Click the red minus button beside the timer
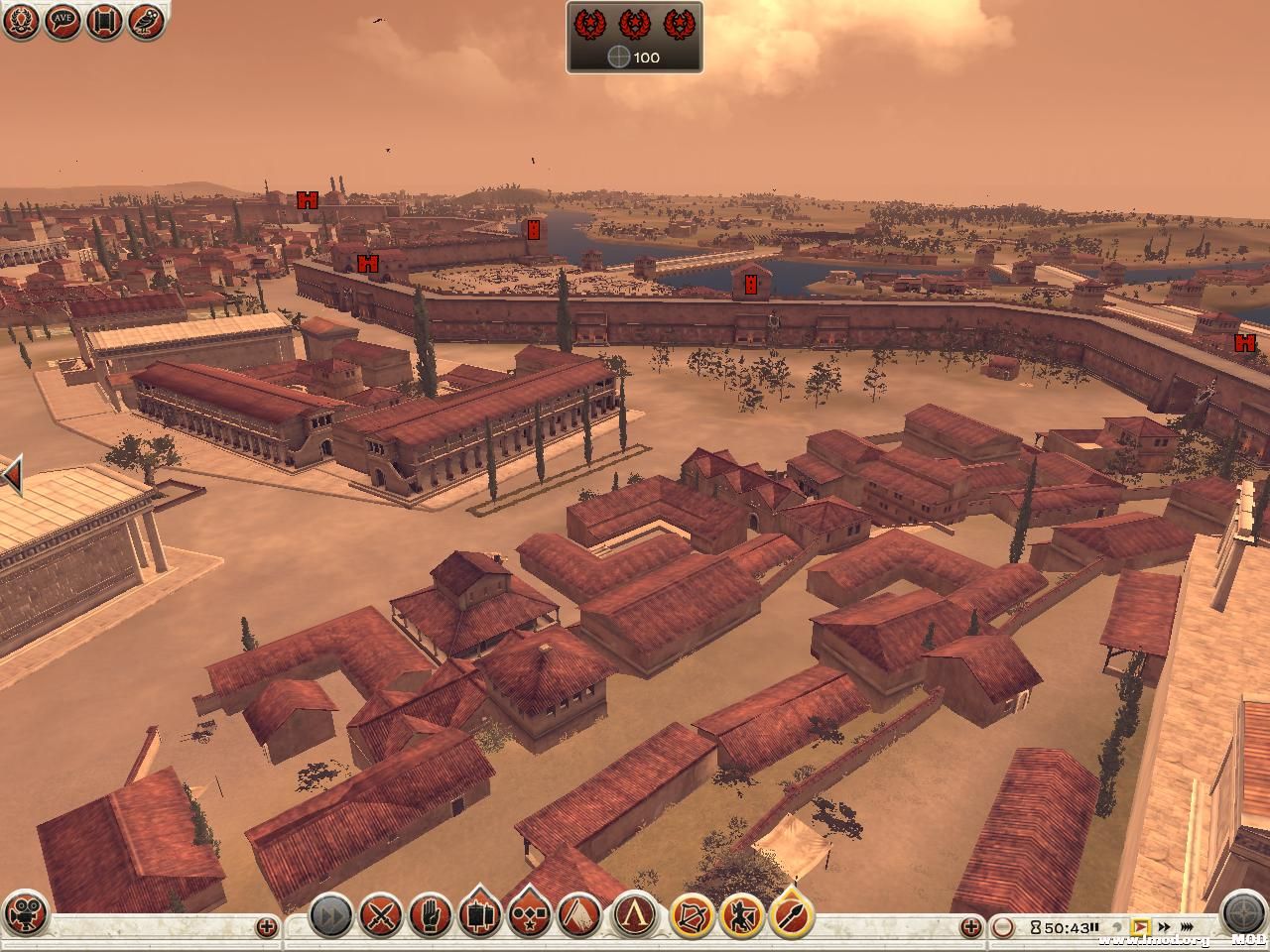The image size is (1270, 952). click(1004, 927)
